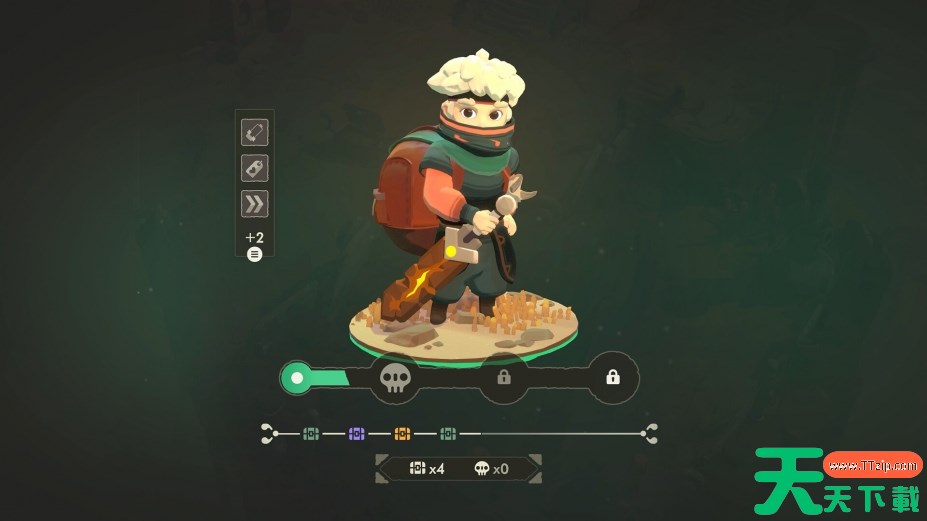Click the orange chest marker
927x521 pixels.
point(402,433)
